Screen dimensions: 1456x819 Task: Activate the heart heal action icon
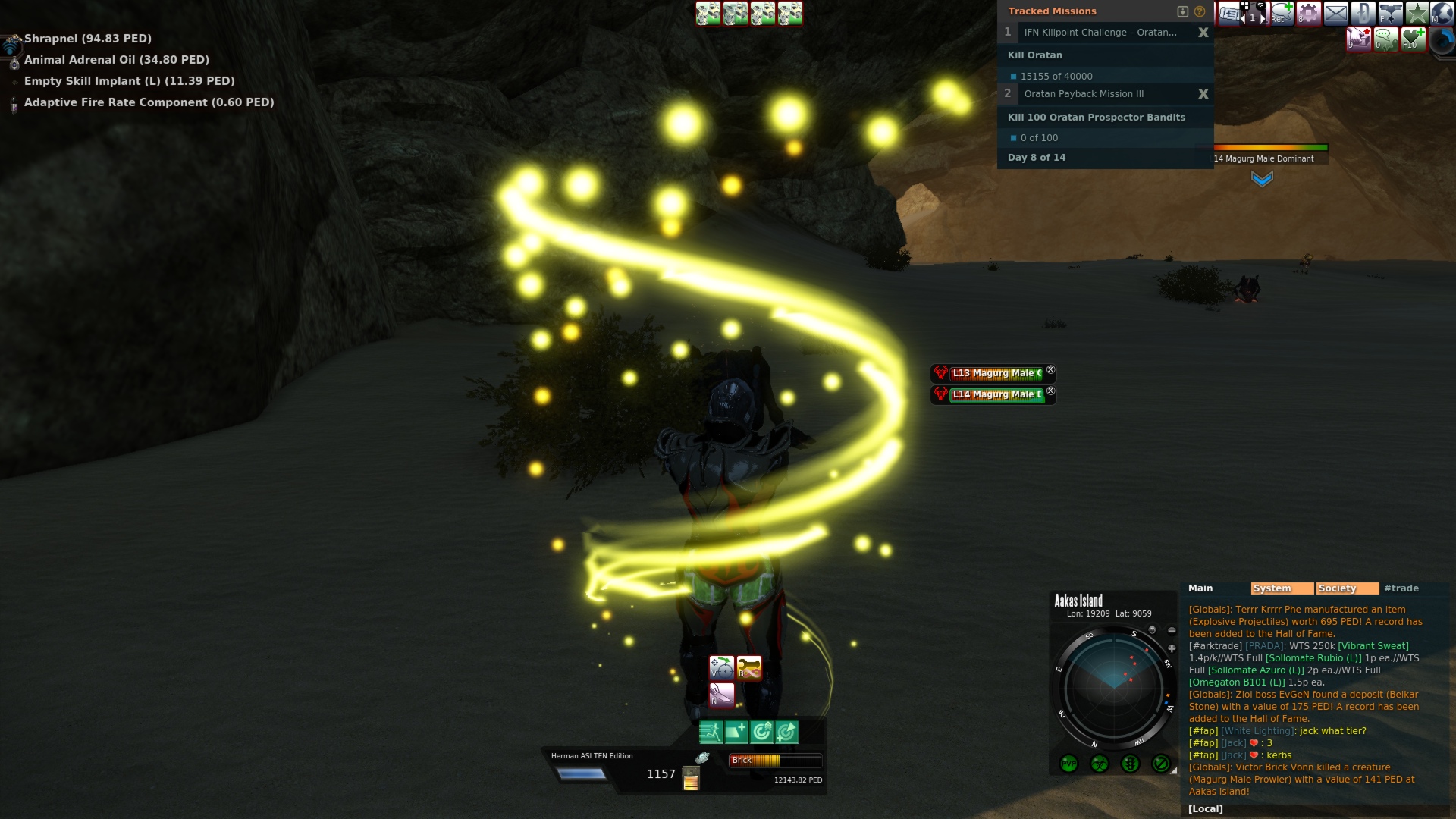tap(1413, 38)
